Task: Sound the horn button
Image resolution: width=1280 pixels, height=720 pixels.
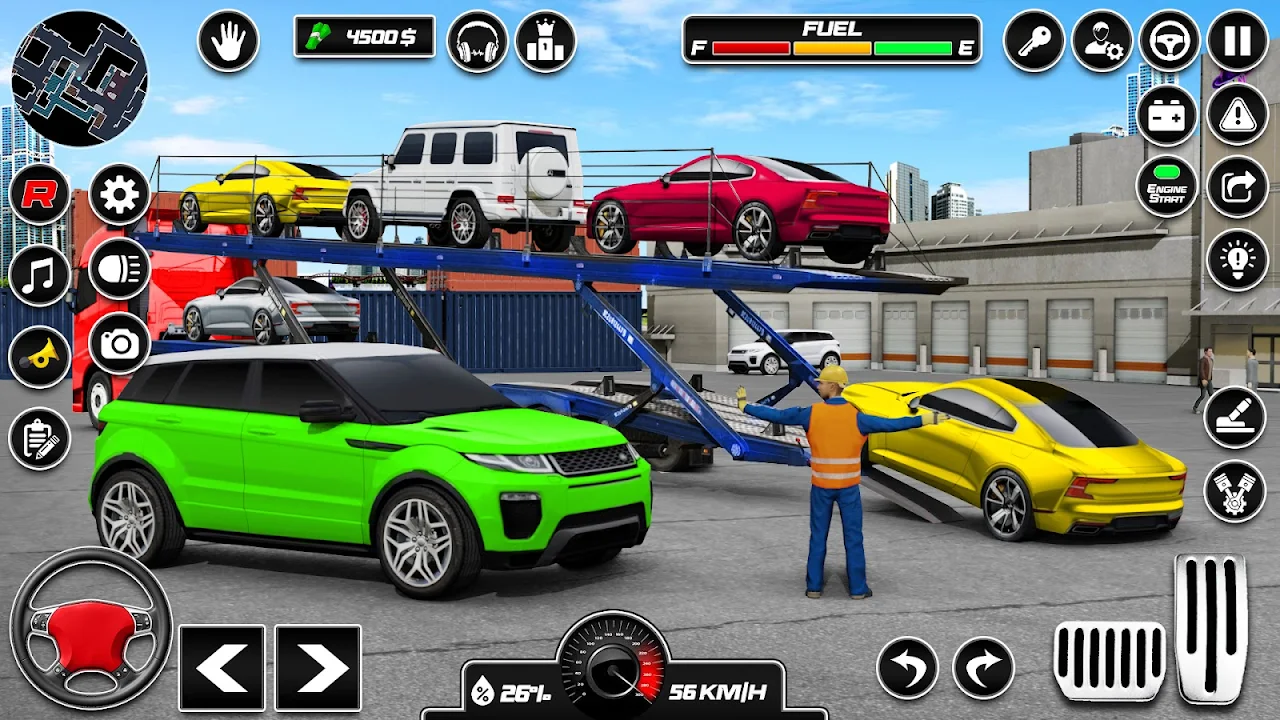Action: point(39,356)
